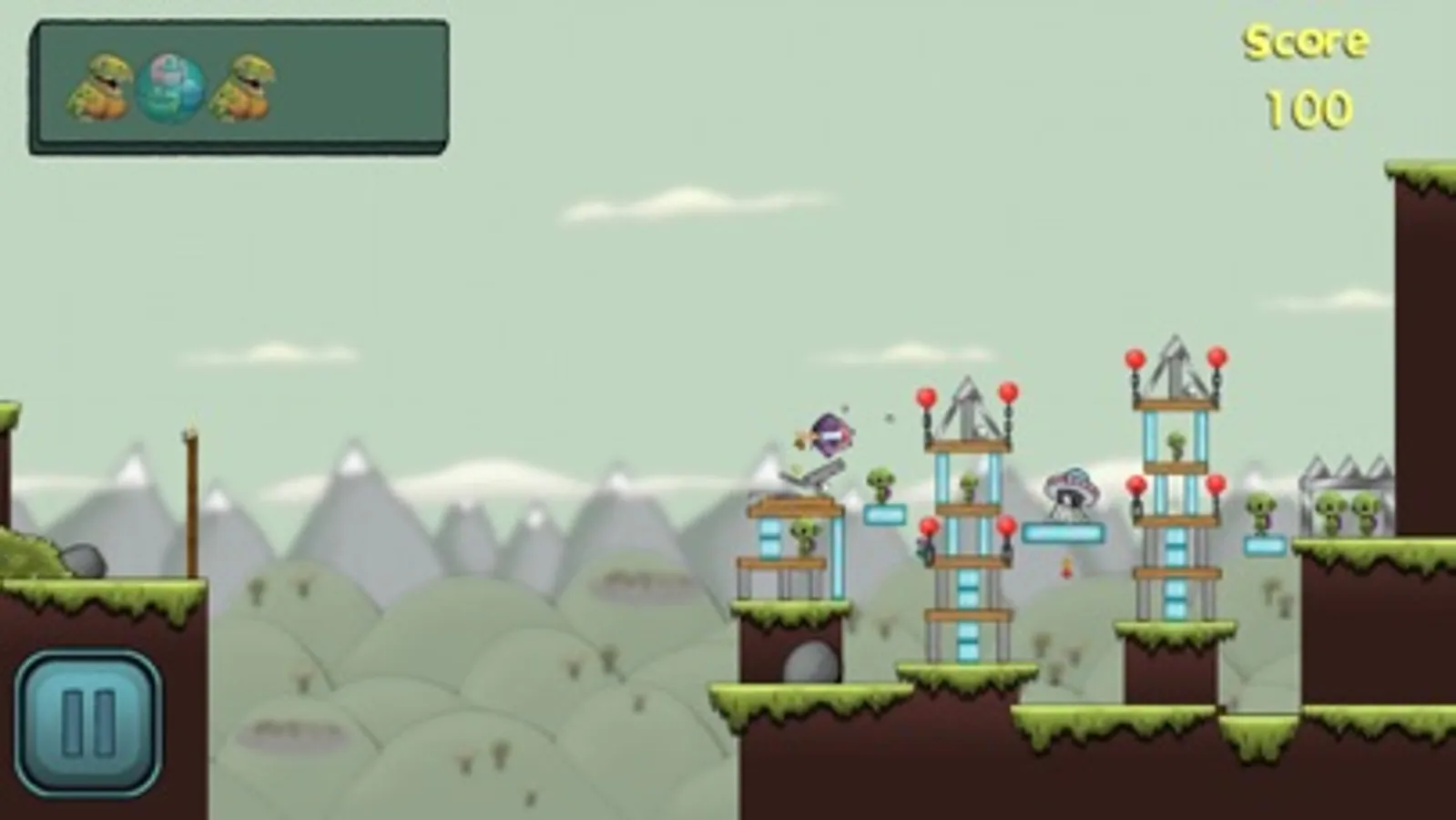The image size is (1456, 820).
Task: Click the alien next to the slingshot platform
Action: [x=804, y=536]
